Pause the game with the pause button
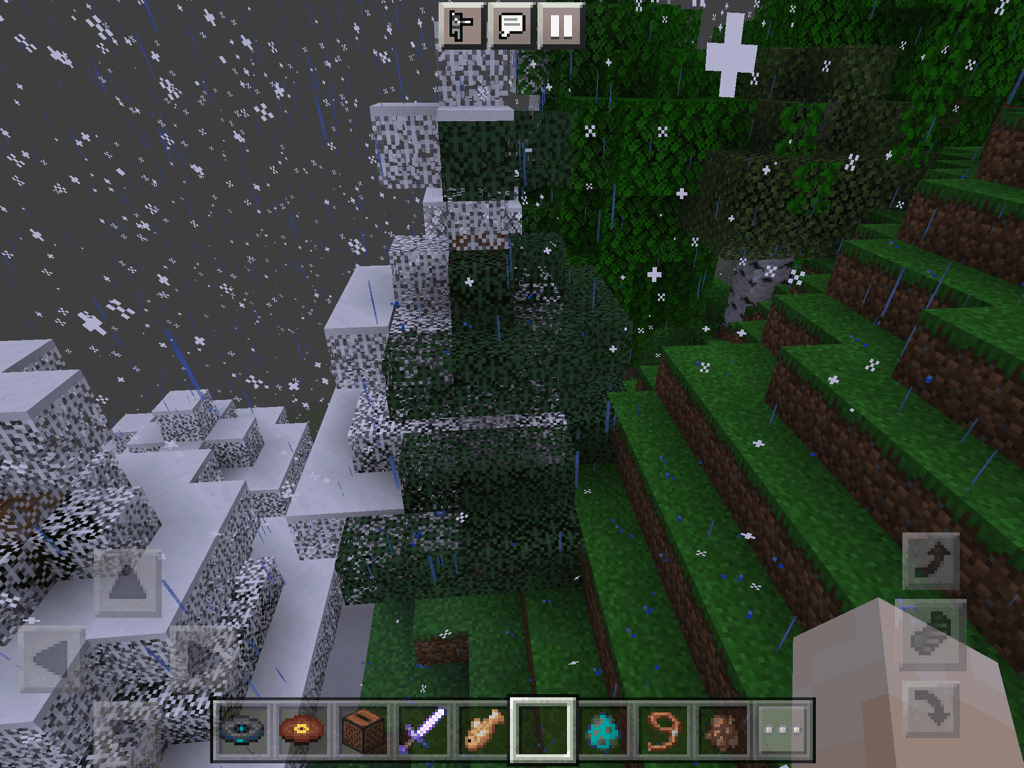Image resolution: width=1024 pixels, height=768 pixels. point(561,25)
